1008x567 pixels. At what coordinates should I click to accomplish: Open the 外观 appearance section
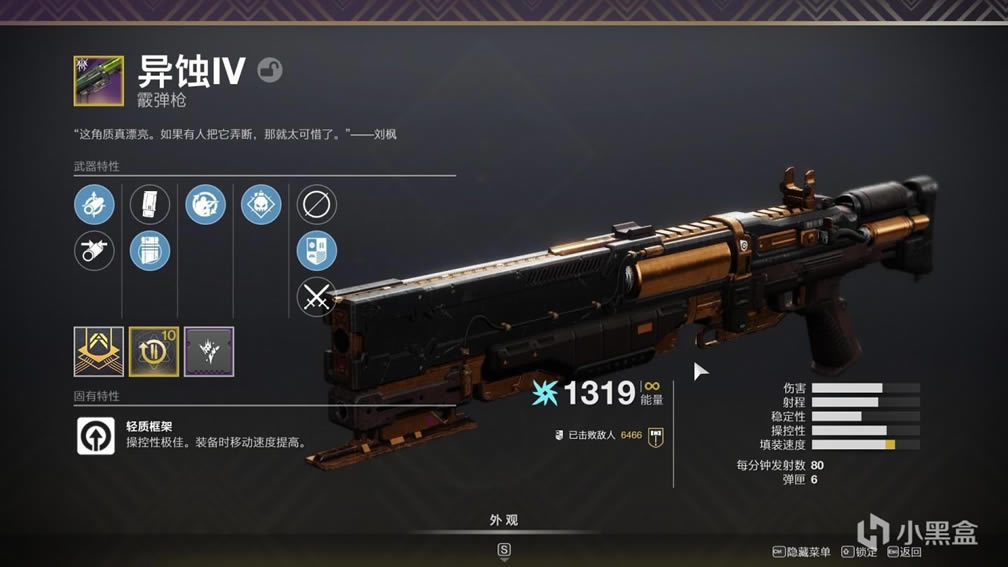click(504, 521)
